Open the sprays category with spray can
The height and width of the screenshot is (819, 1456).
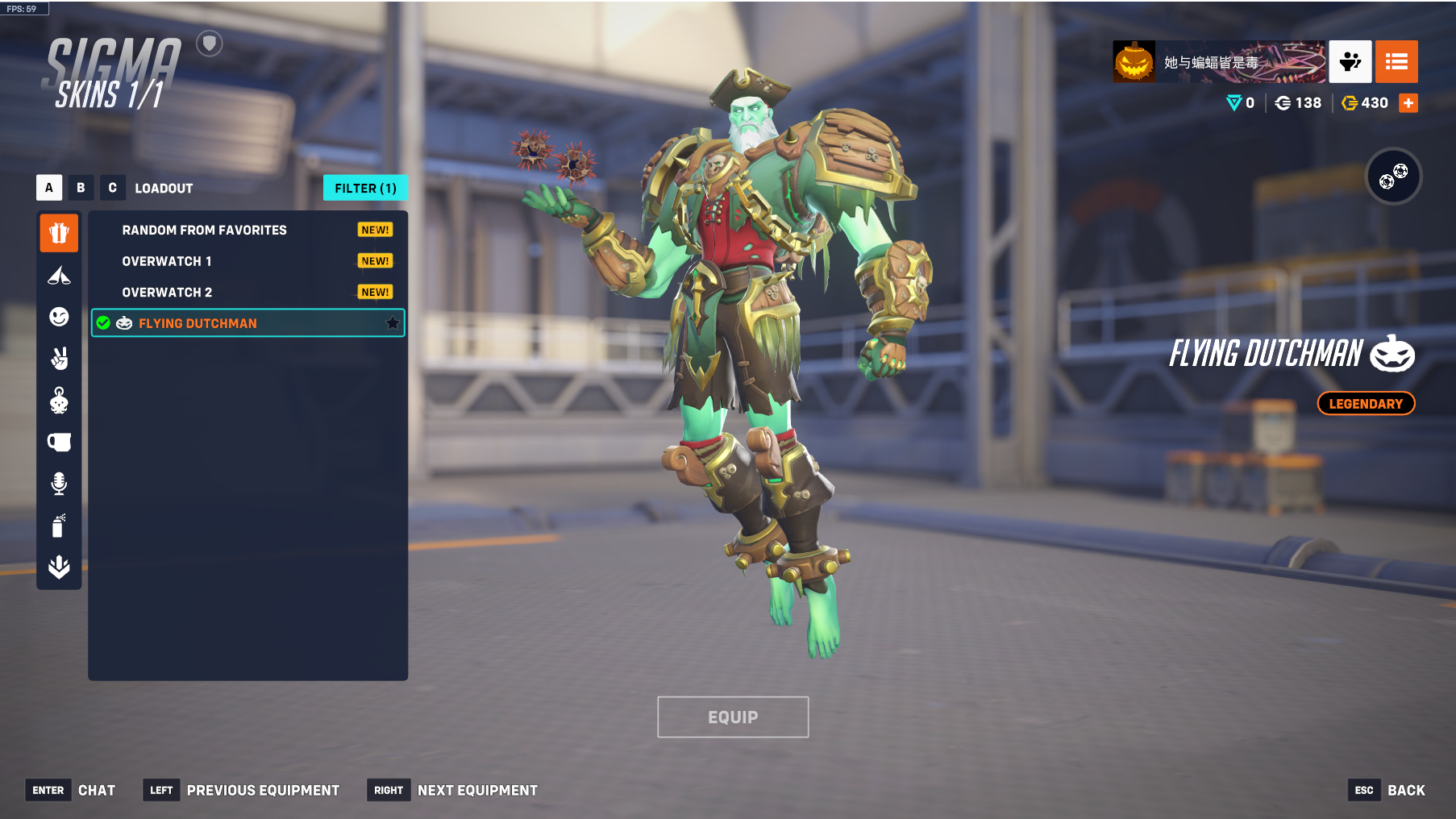tap(59, 526)
